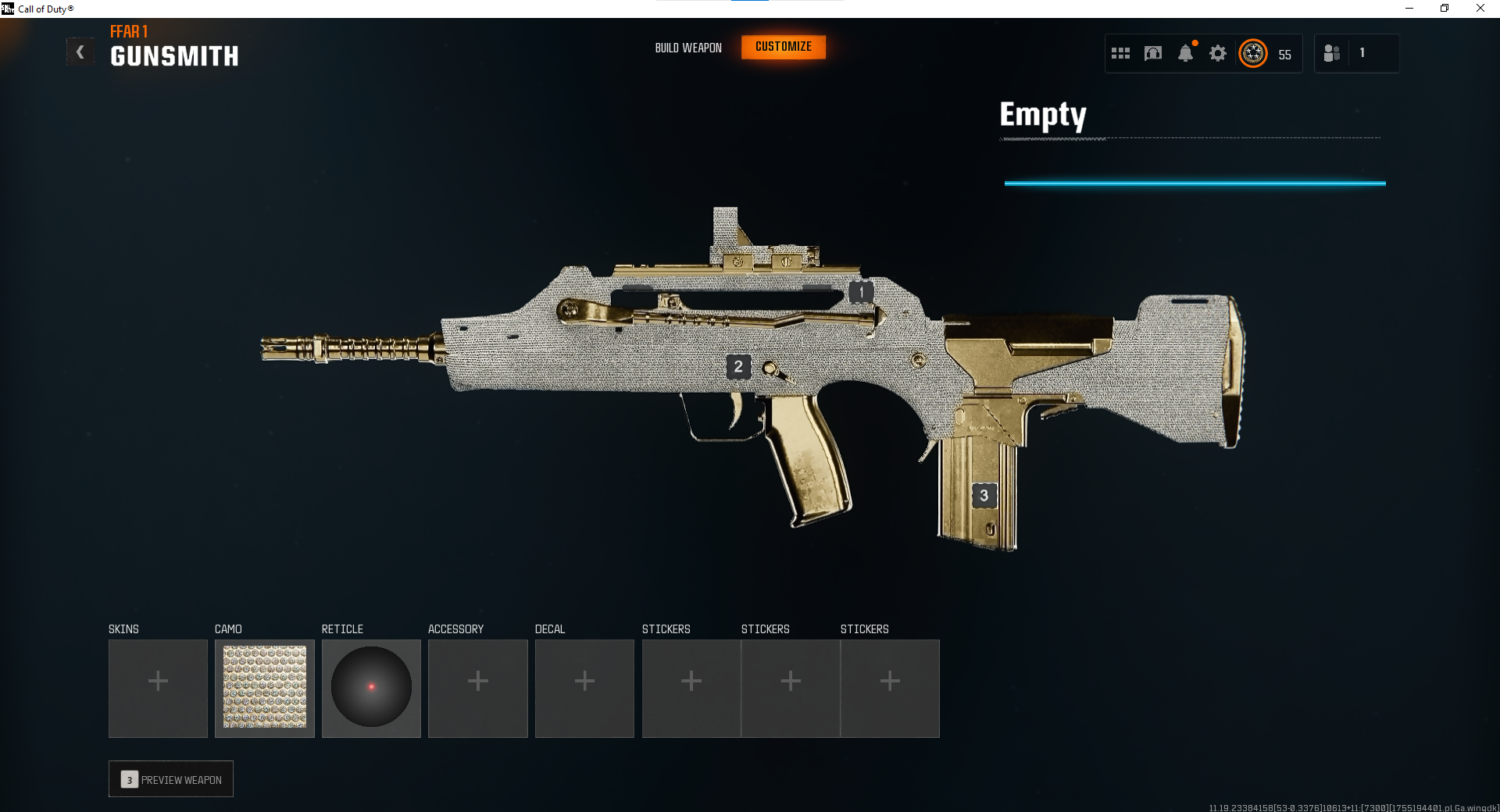
Task: Select attachment marker 2 on the weapon
Action: pyautogui.click(x=738, y=366)
